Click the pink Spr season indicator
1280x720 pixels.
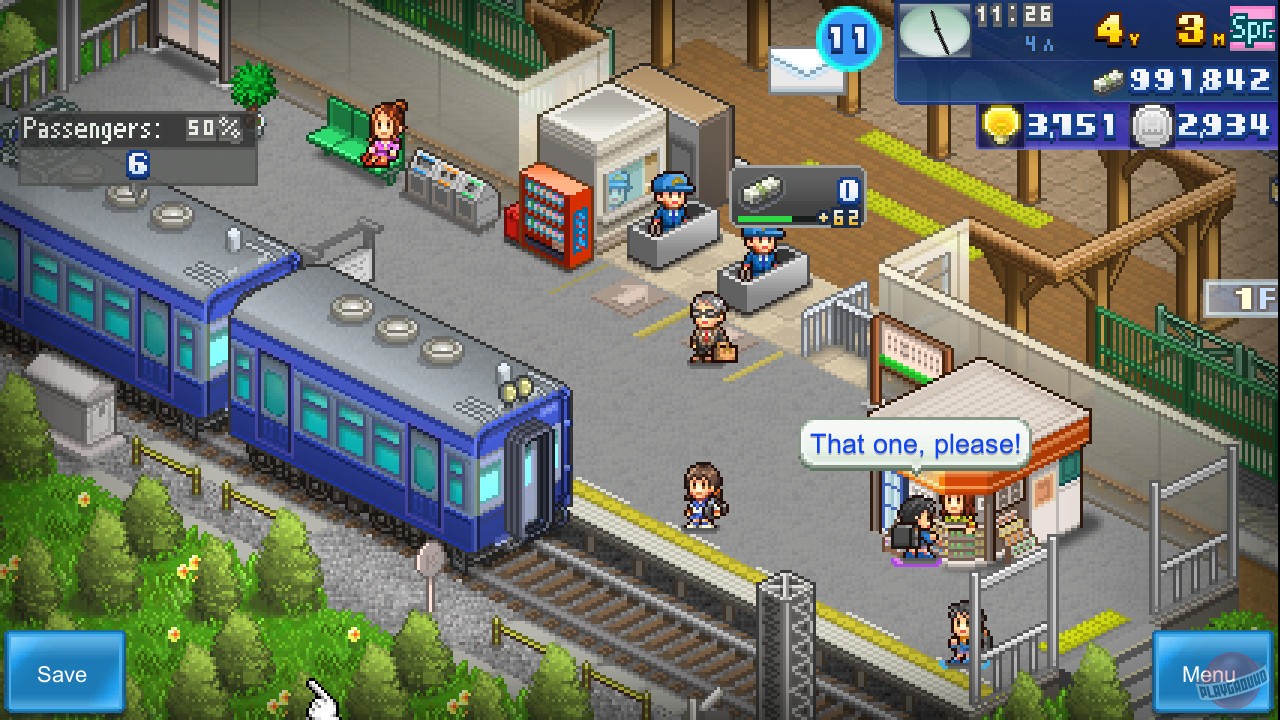click(x=1254, y=30)
